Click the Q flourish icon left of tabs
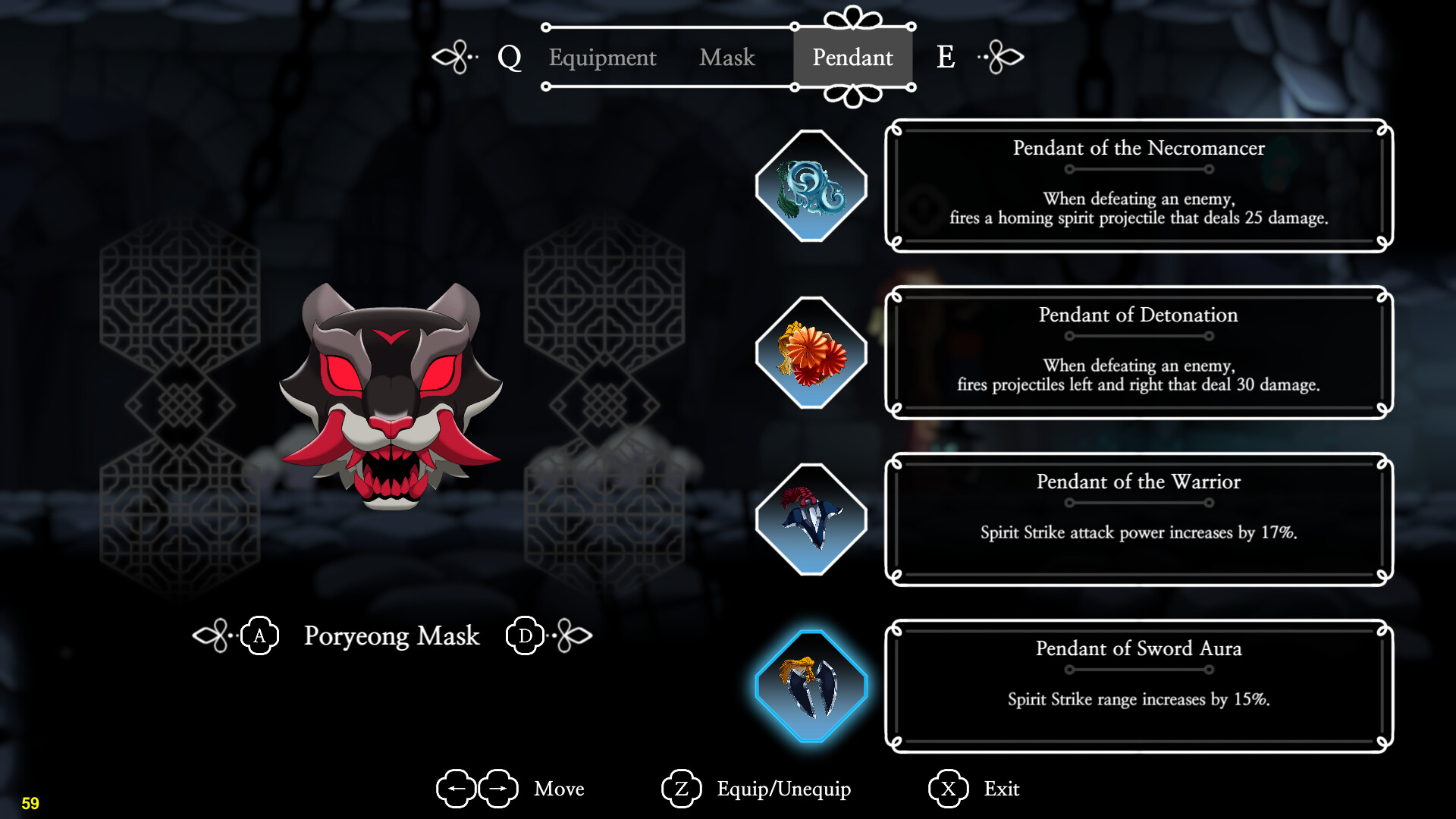Image resolution: width=1456 pixels, height=819 pixels. tap(455, 57)
